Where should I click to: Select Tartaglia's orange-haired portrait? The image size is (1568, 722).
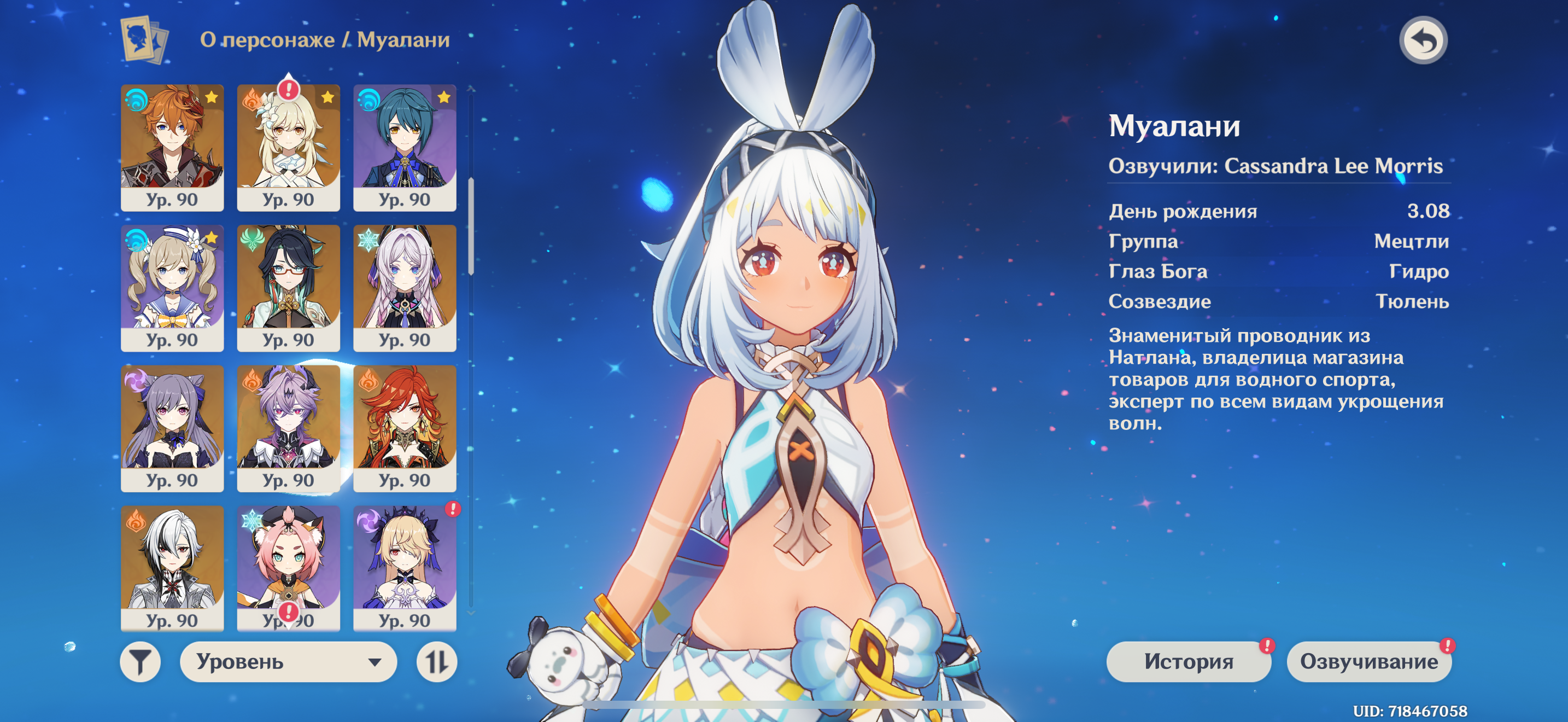pyautogui.click(x=172, y=147)
